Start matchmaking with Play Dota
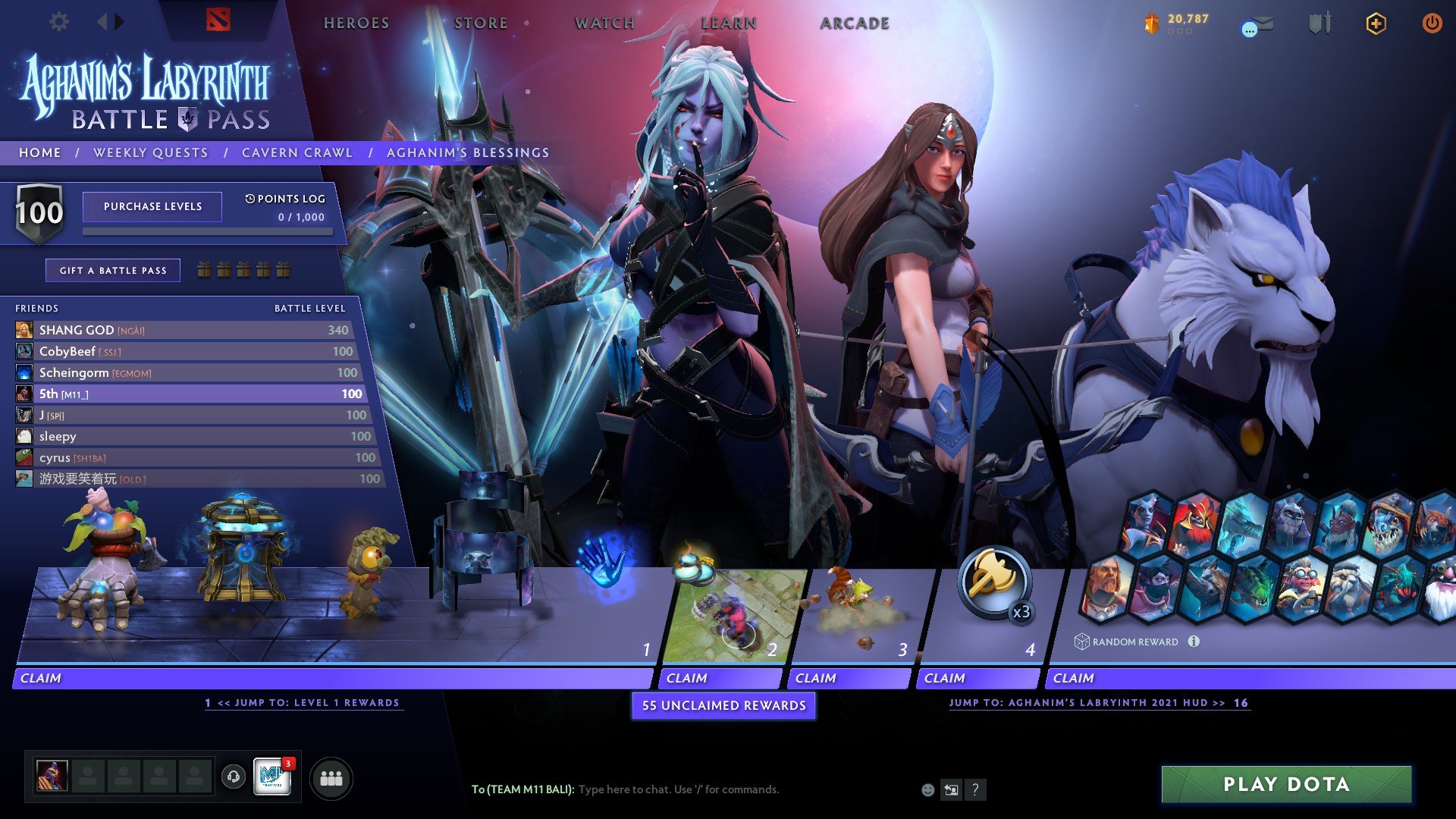This screenshot has height=819, width=1456. [1286, 784]
